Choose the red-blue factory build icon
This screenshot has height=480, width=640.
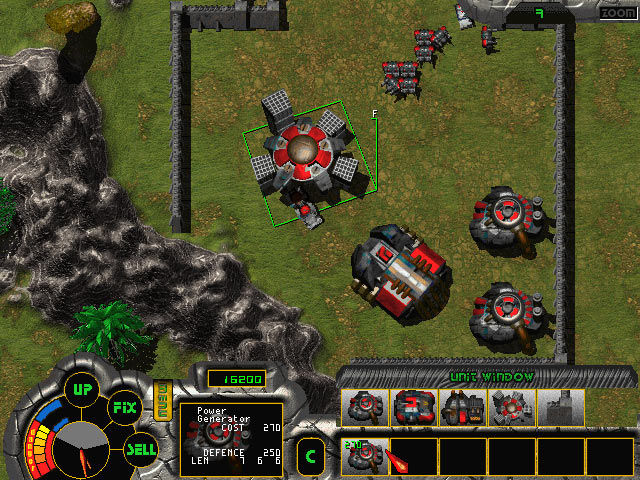tap(412, 407)
